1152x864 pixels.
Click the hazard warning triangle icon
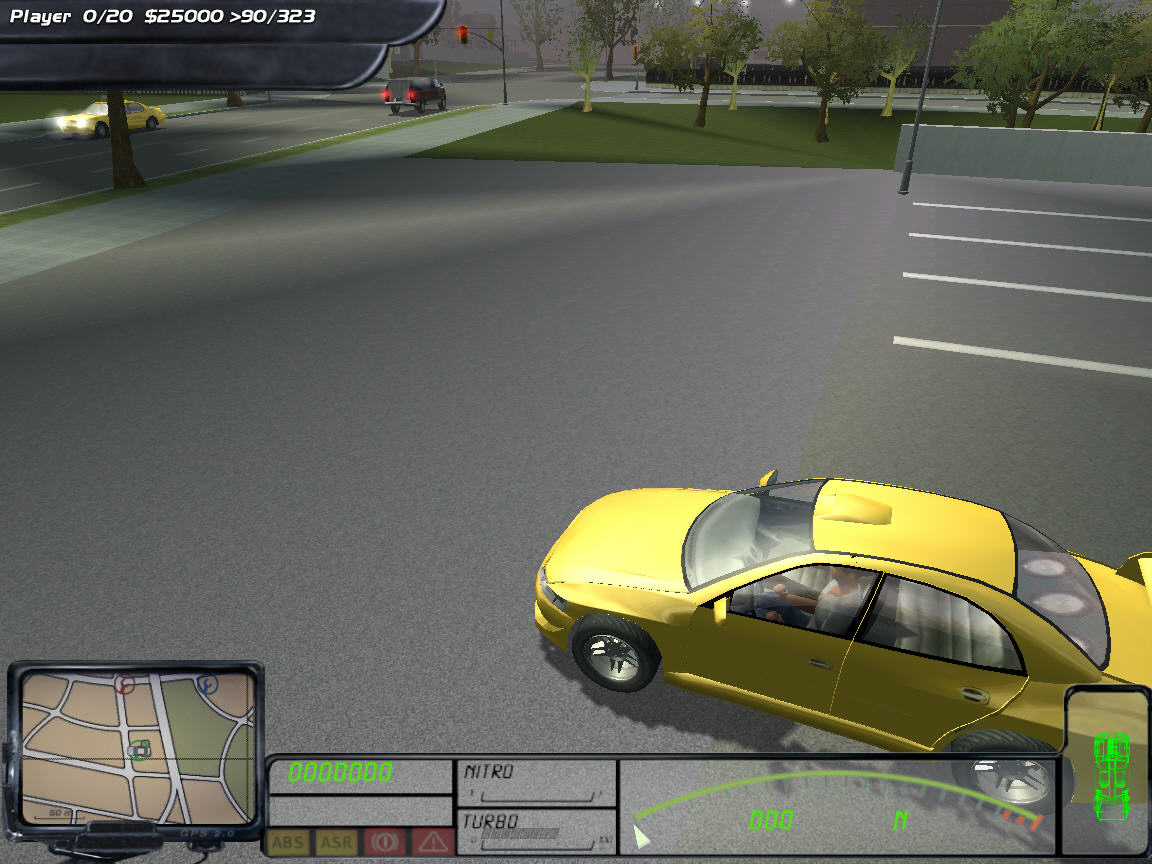point(432,842)
